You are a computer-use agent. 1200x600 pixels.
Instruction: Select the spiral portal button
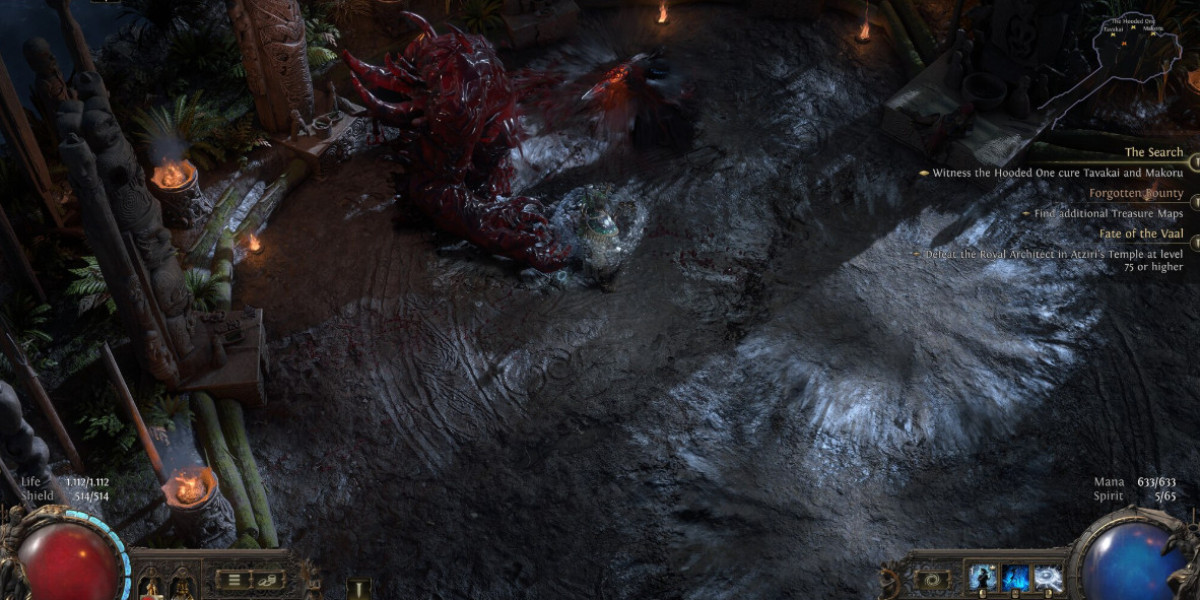[933, 579]
